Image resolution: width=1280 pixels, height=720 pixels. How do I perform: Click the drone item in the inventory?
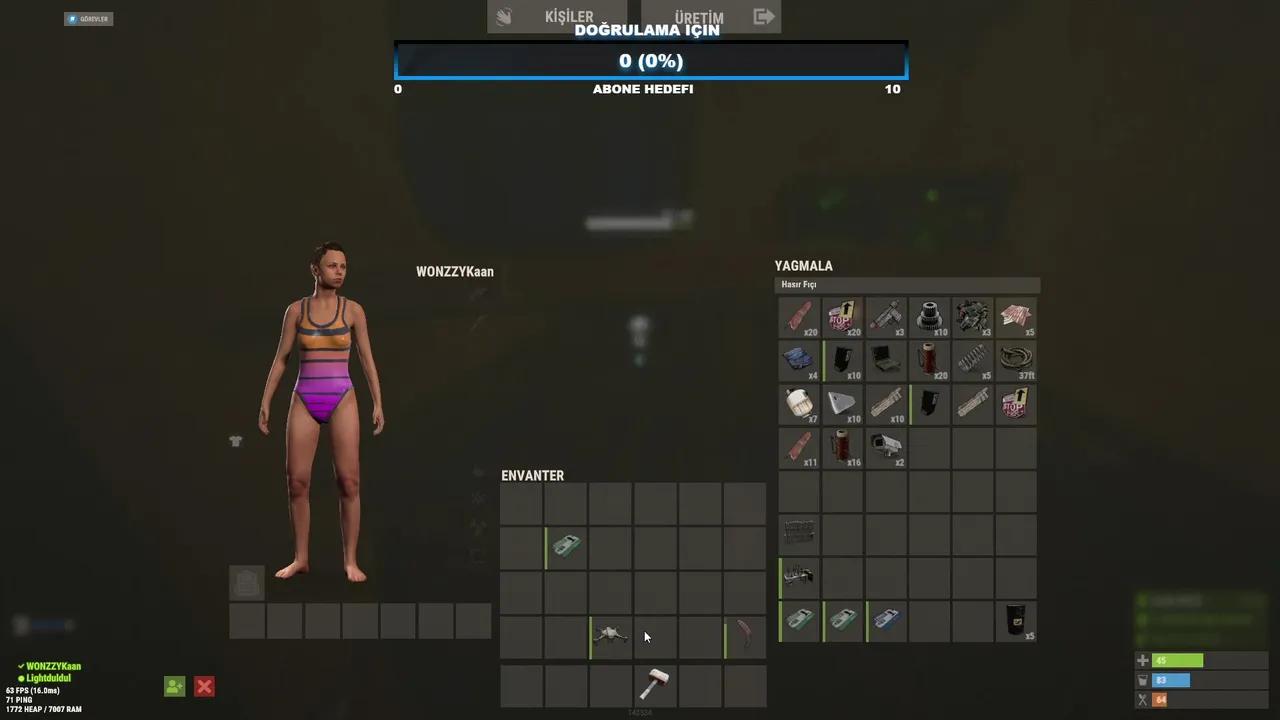[x=610, y=636]
